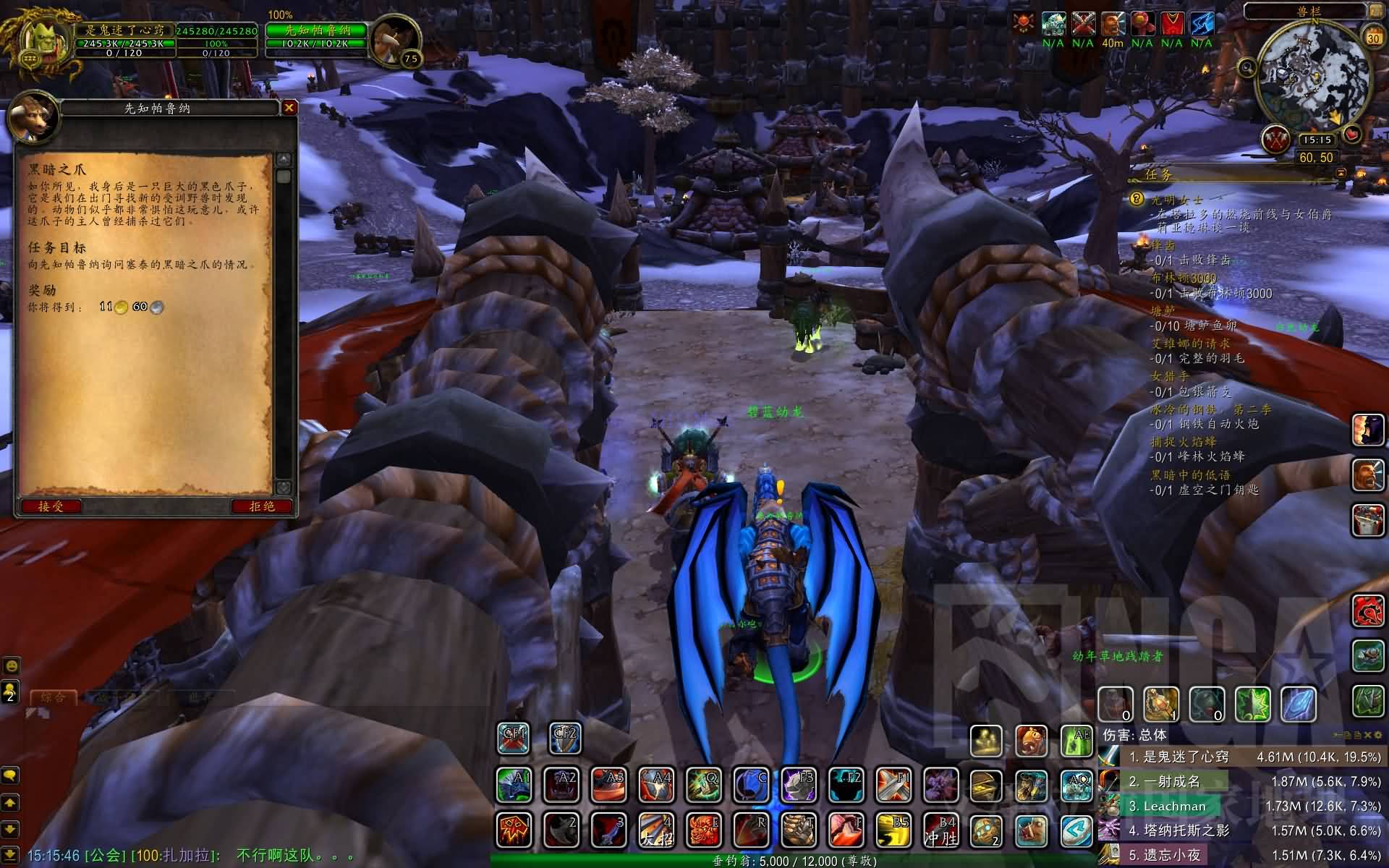Trigger the yellow ability labeled B5
This screenshot has height=868, width=1389.
point(893,830)
